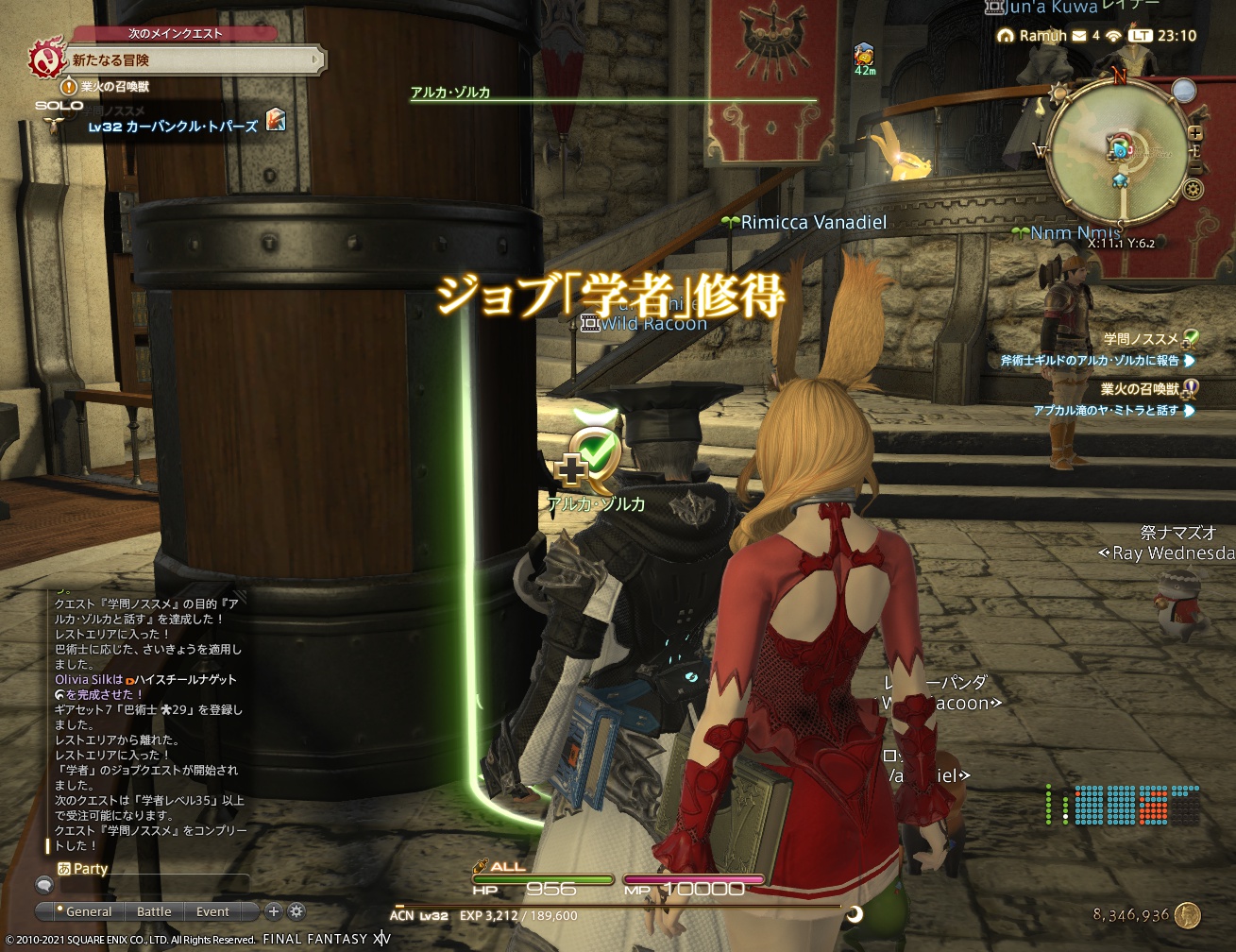The width and height of the screenshot is (1236, 952).
Task: Switch to the Battle chat tab
Action: coord(154,911)
